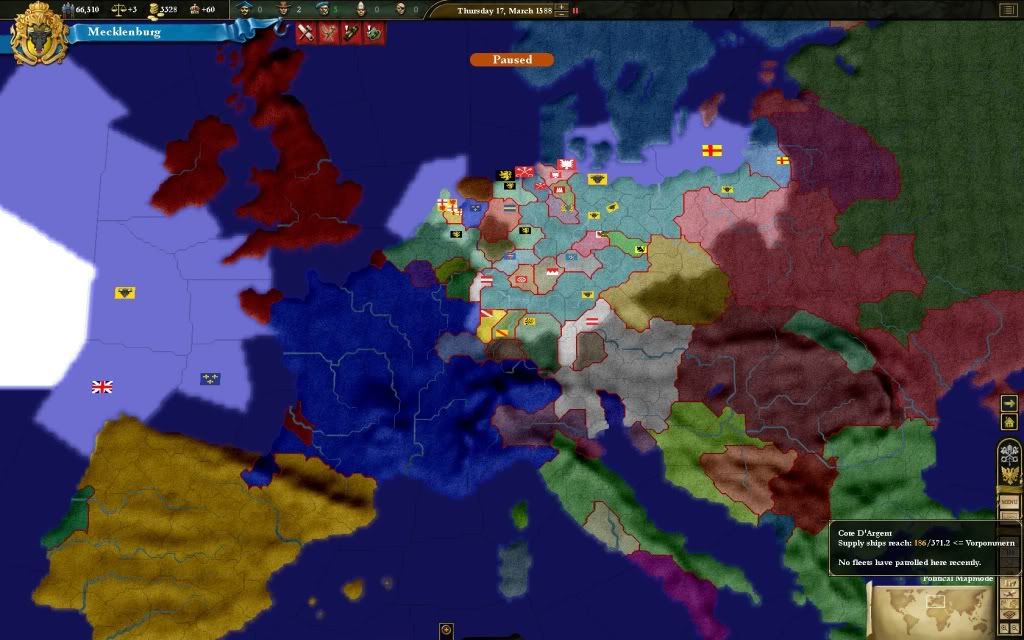Click the Paused status banner
Viewport: 1024px width, 640px height.
click(511, 60)
